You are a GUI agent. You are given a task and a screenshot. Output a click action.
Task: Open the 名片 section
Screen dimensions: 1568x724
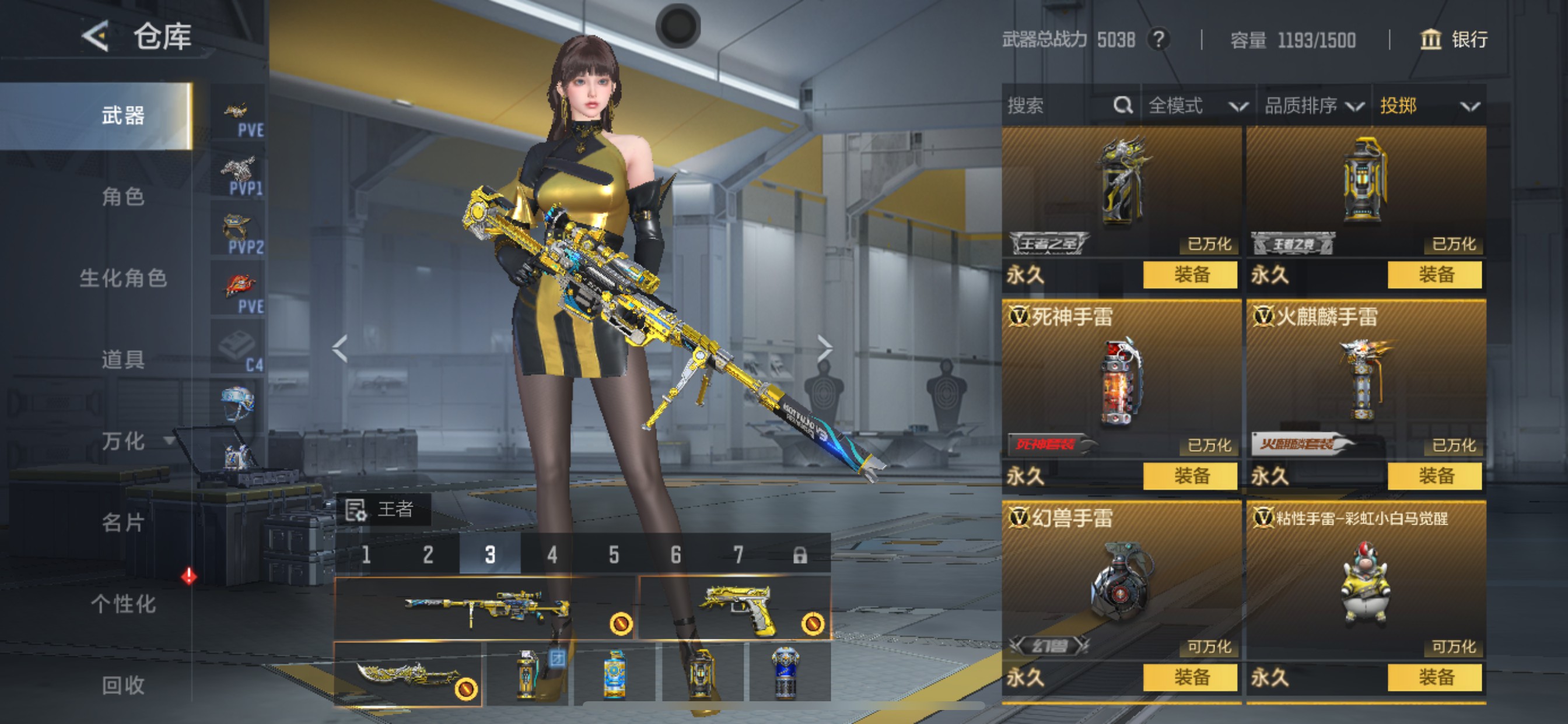pos(123,523)
